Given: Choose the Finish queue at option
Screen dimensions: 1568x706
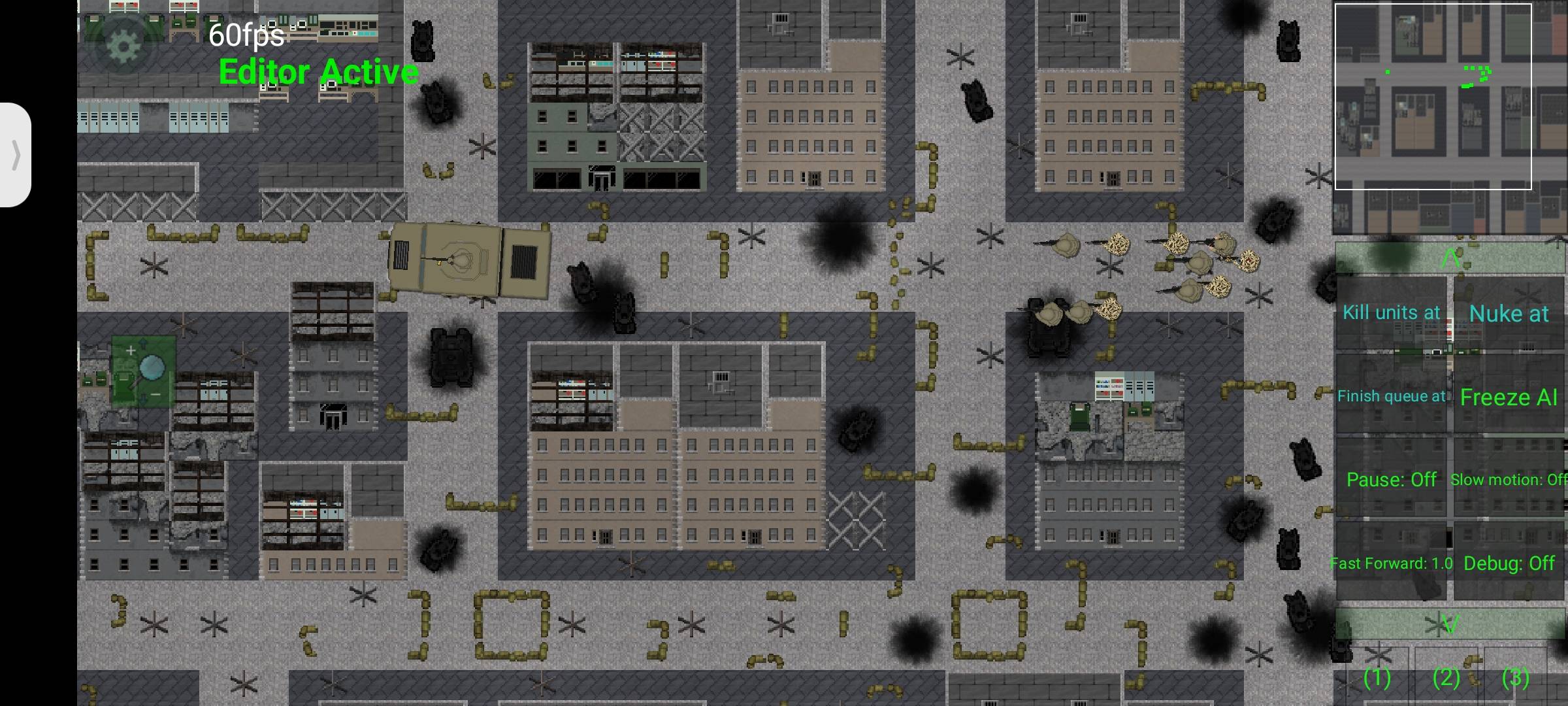Looking at the screenshot, I should click(x=1391, y=396).
